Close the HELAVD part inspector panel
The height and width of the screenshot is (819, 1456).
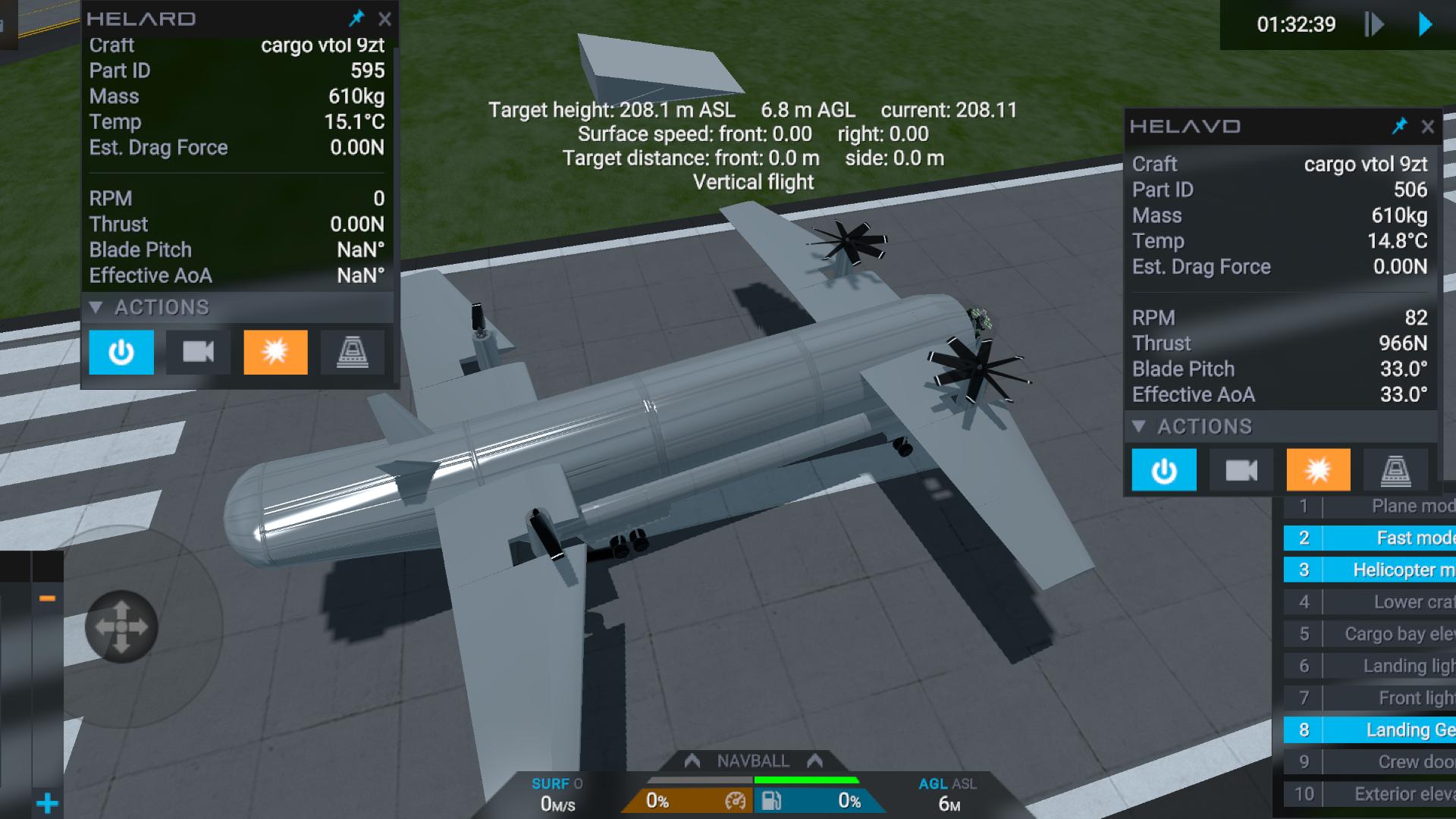(x=1427, y=127)
